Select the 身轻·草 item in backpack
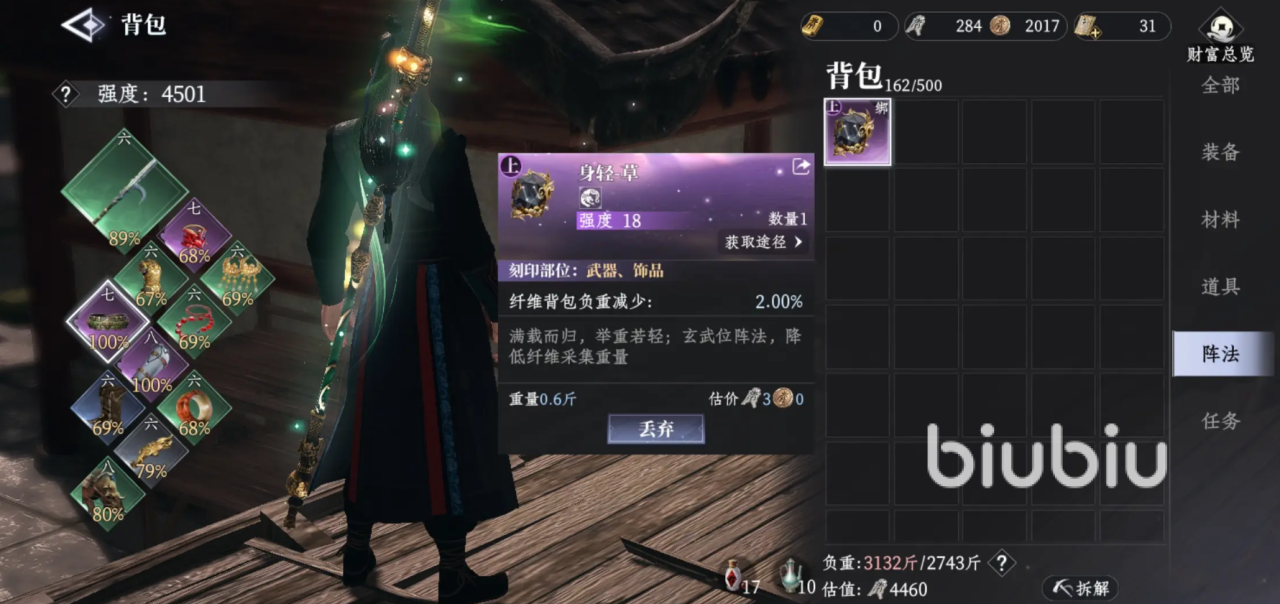This screenshot has height=604, width=1280. 857,132
